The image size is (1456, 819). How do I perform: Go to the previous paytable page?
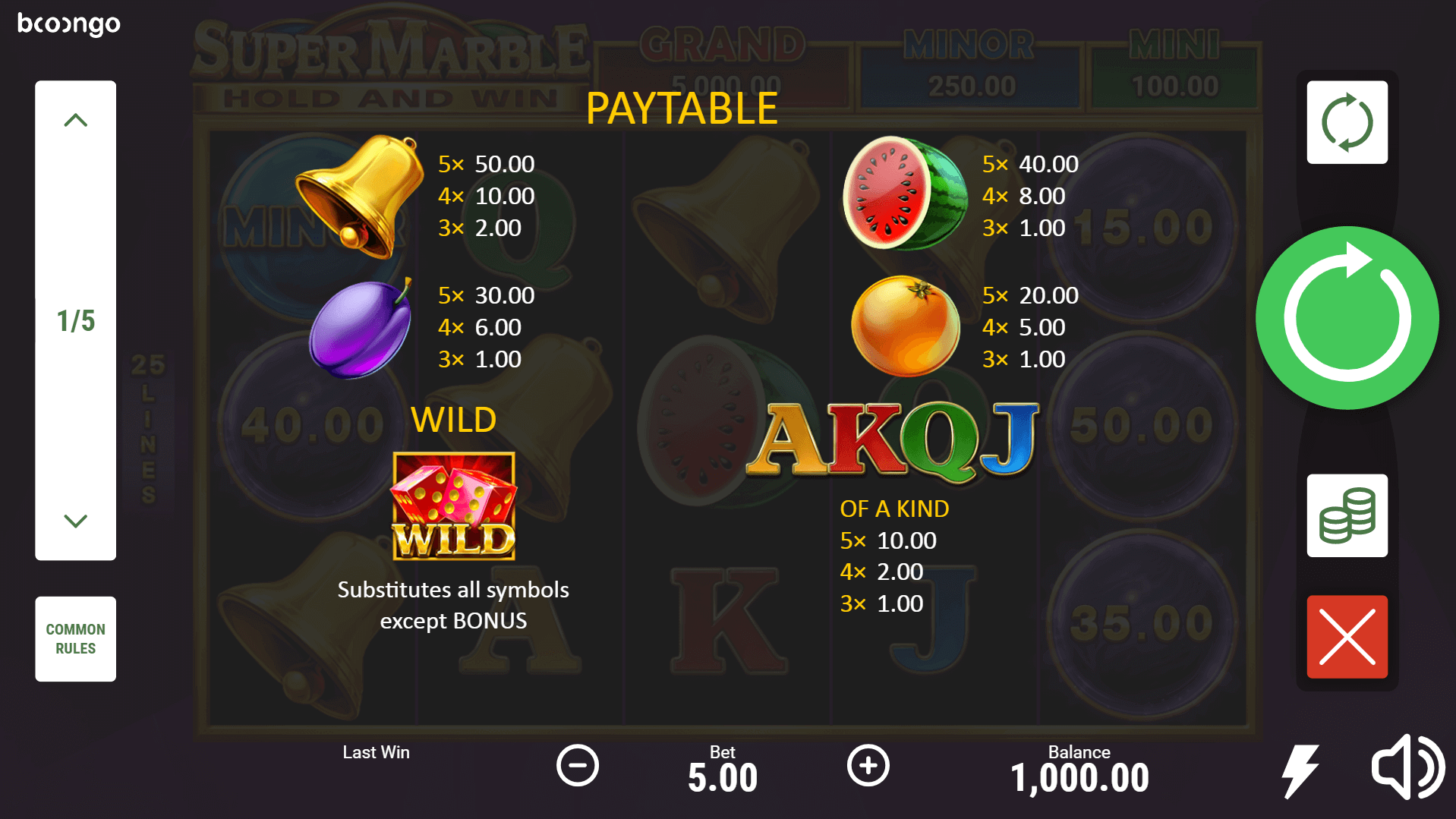click(75, 120)
